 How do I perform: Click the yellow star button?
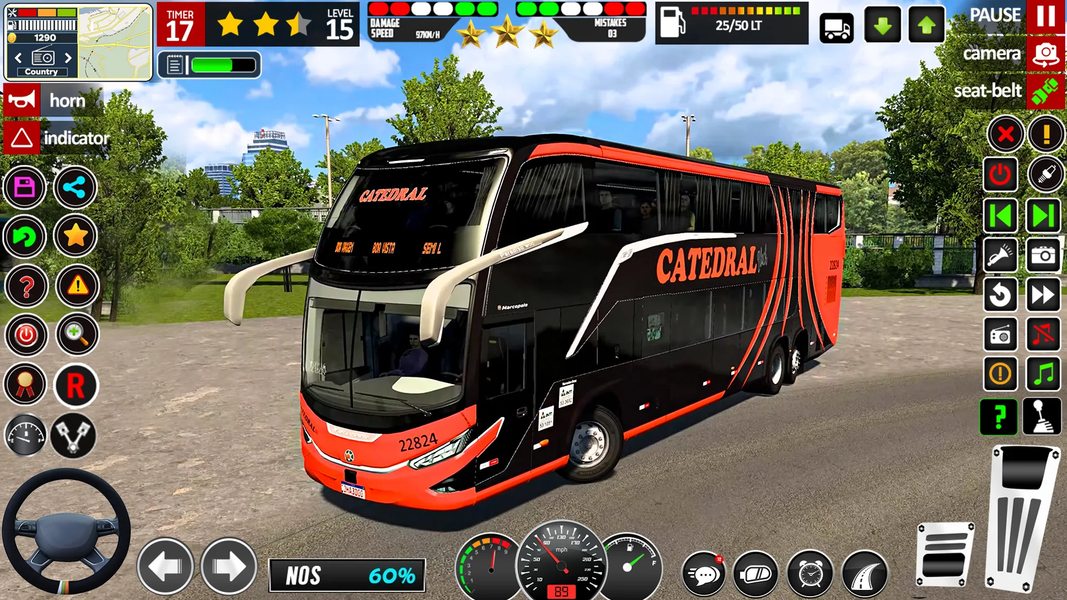pyautogui.click(x=75, y=236)
